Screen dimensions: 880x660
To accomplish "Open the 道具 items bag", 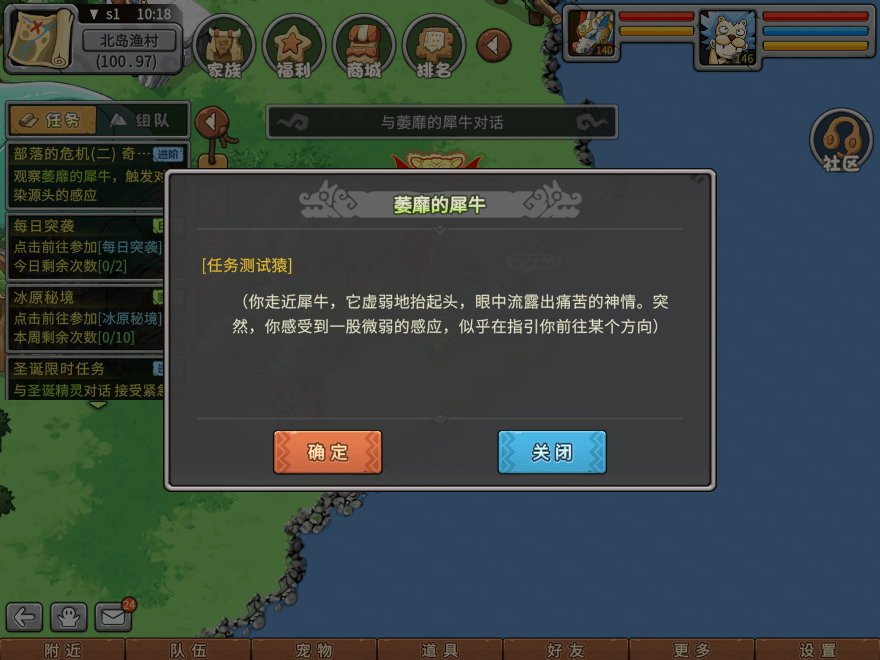I will click(x=440, y=650).
